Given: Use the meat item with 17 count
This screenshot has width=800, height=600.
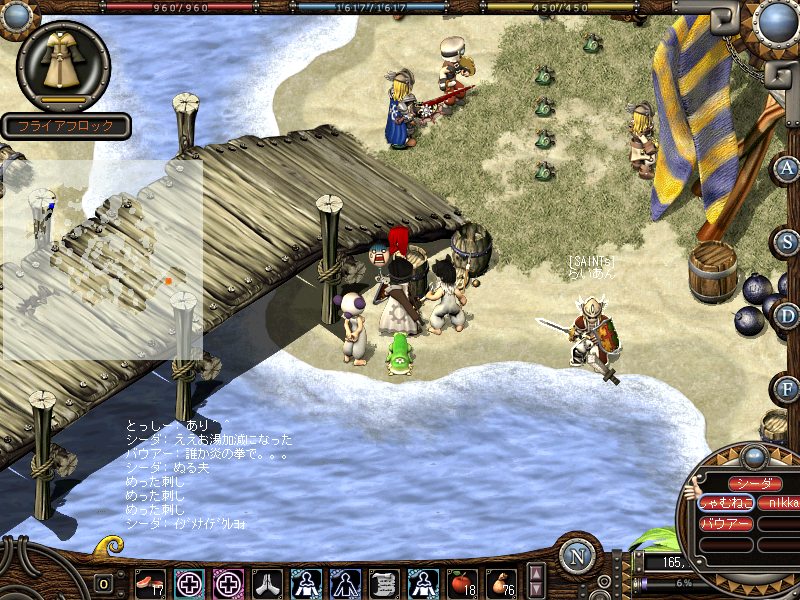Looking at the screenshot, I should (151, 583).
